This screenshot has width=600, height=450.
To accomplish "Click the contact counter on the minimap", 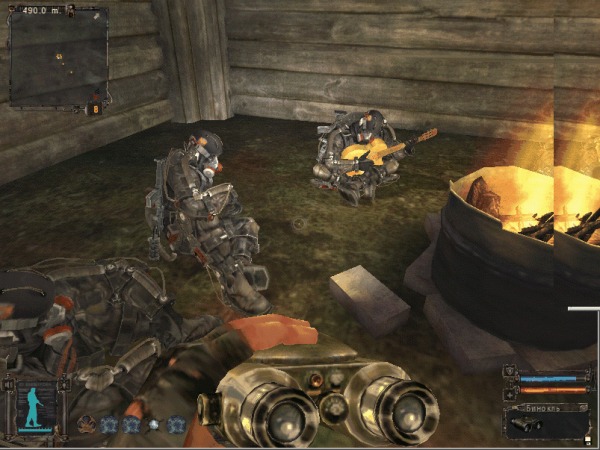I will click(96, 108).
